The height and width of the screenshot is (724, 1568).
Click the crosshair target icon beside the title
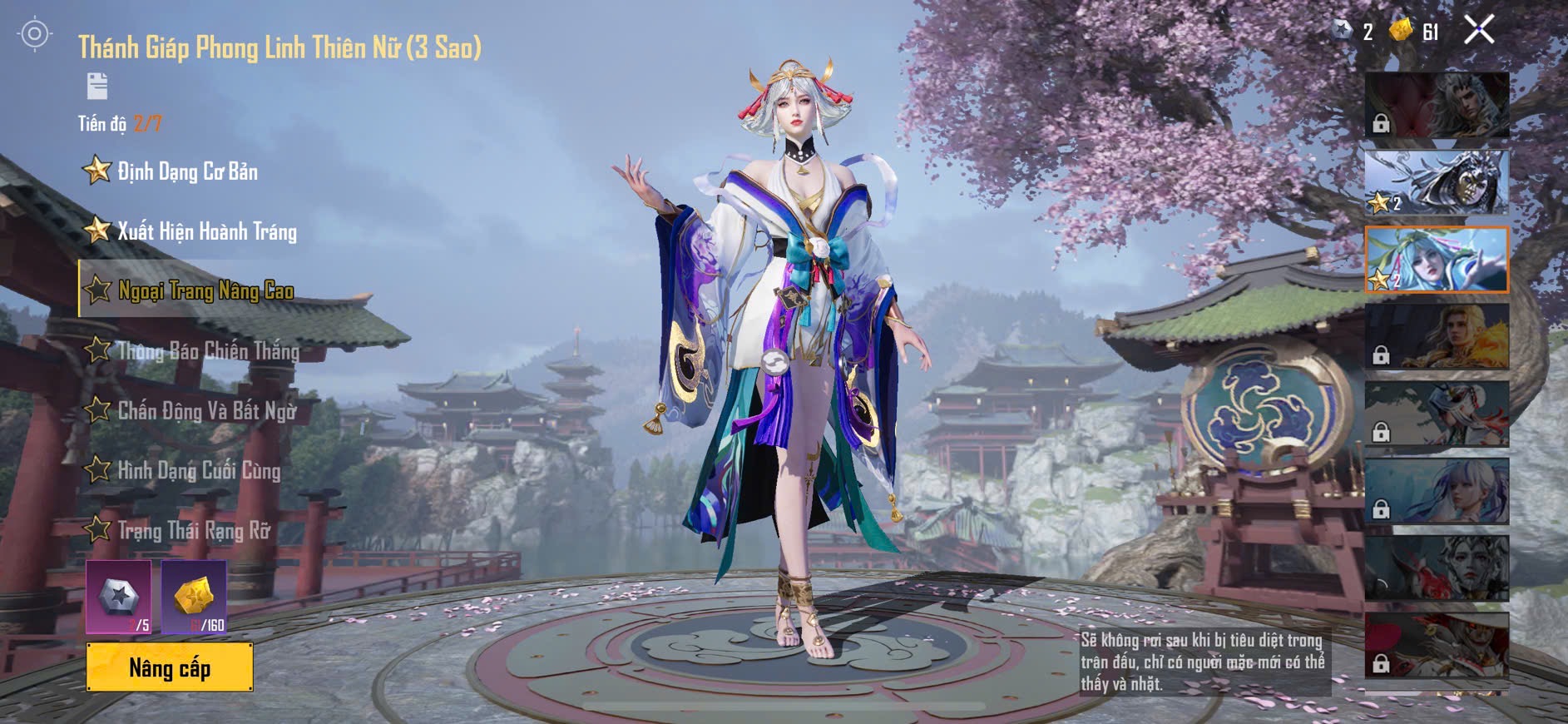pos(35,34)
